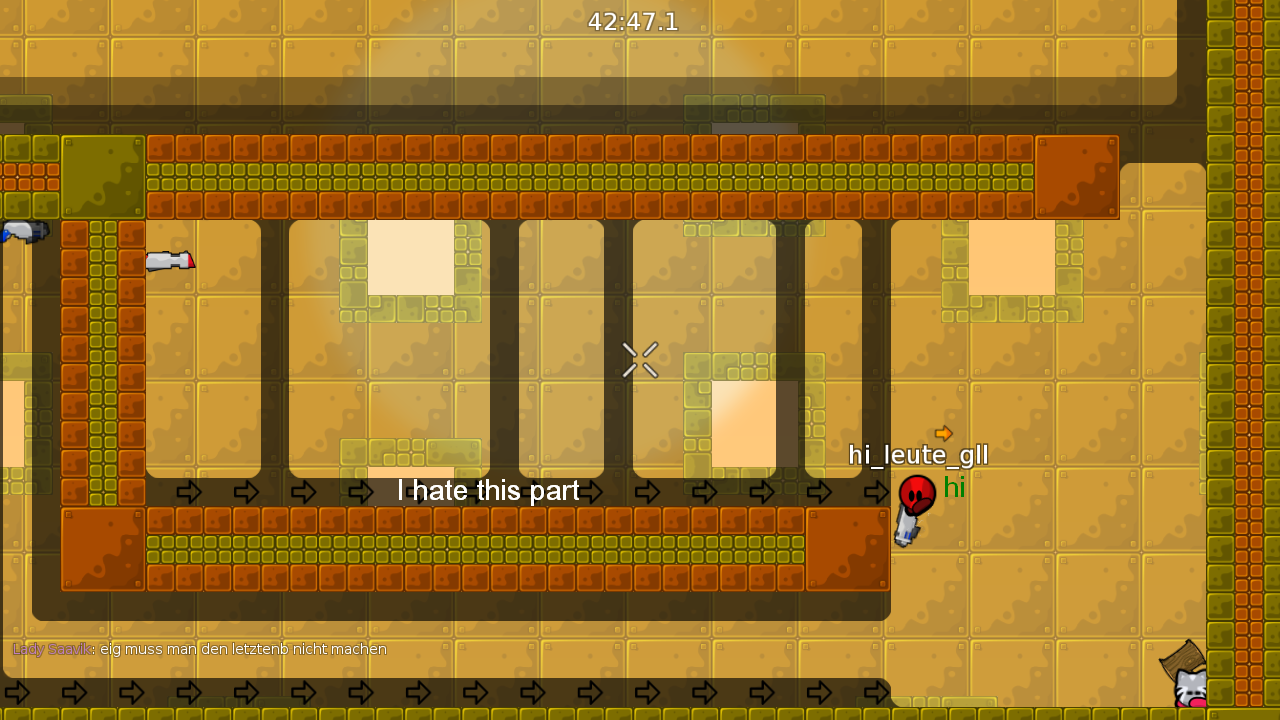Click the race timer showing 42:47.1
Viewport: 1280px width, 720px height.
click(x=632, y=22)
